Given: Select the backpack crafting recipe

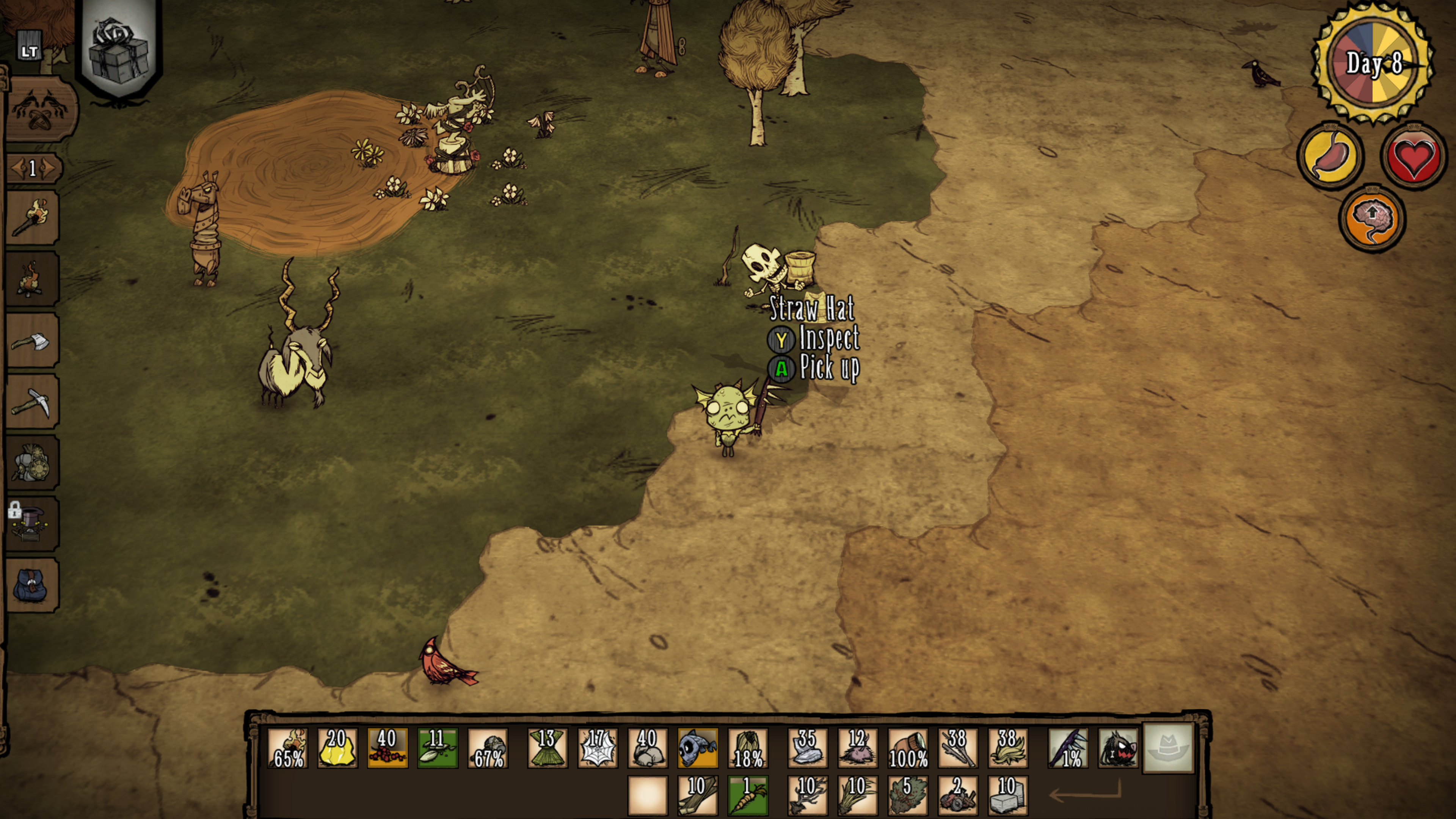Looking at the screenshot, I should [x=31, y=585].
